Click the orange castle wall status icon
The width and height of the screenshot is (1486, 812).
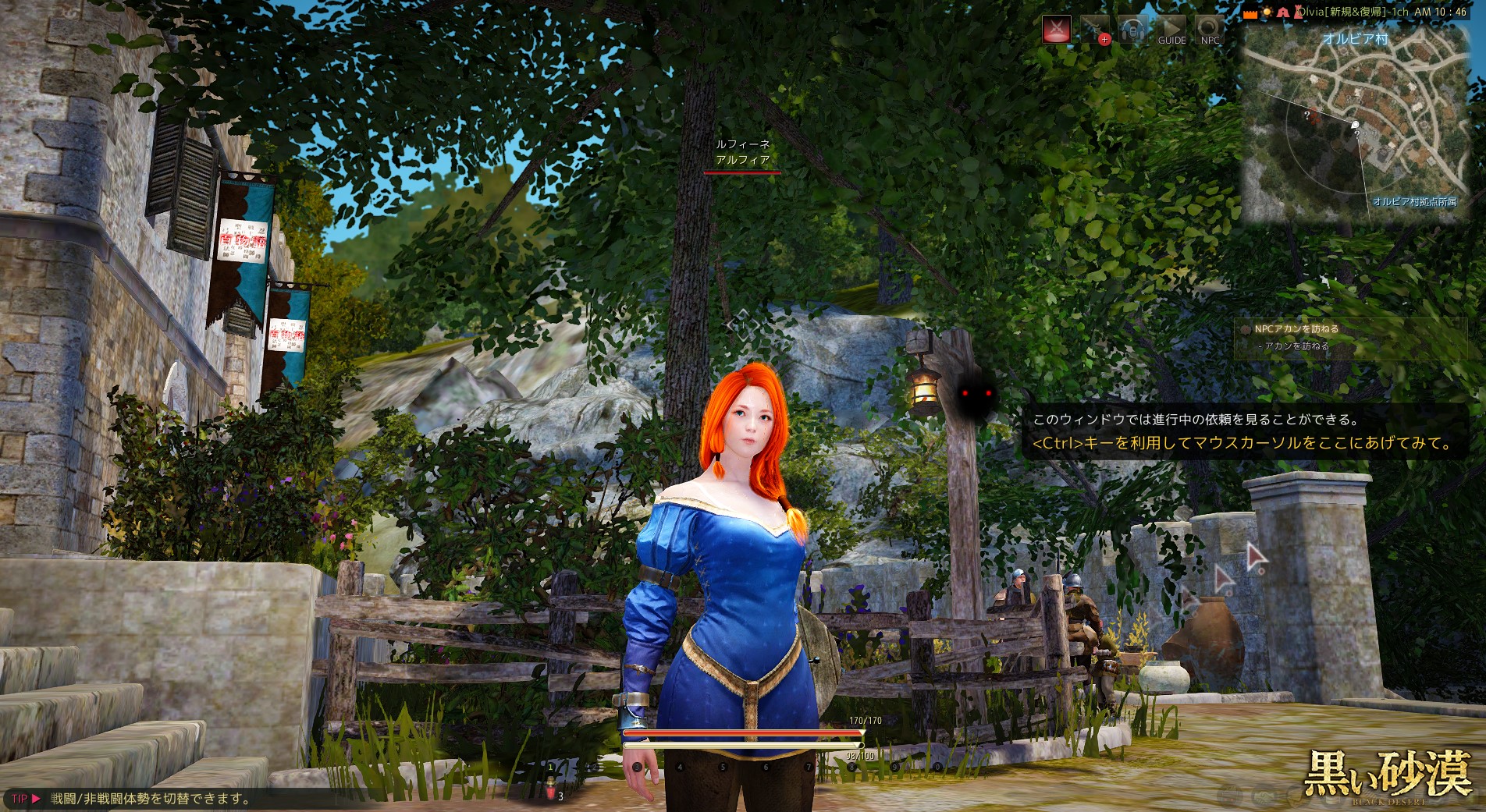tap(1251, 13)
